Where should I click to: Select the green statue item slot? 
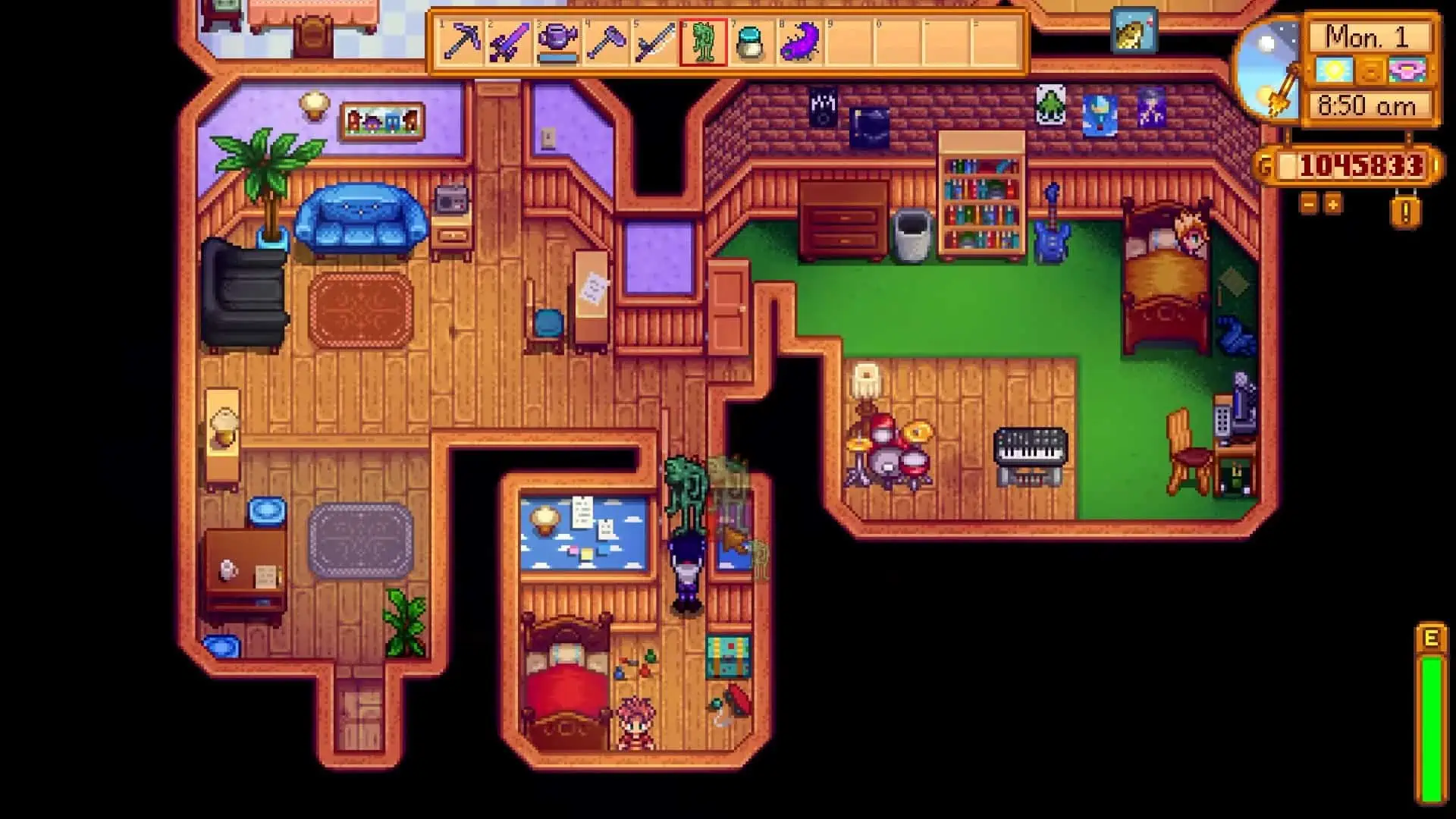point(703,42)
